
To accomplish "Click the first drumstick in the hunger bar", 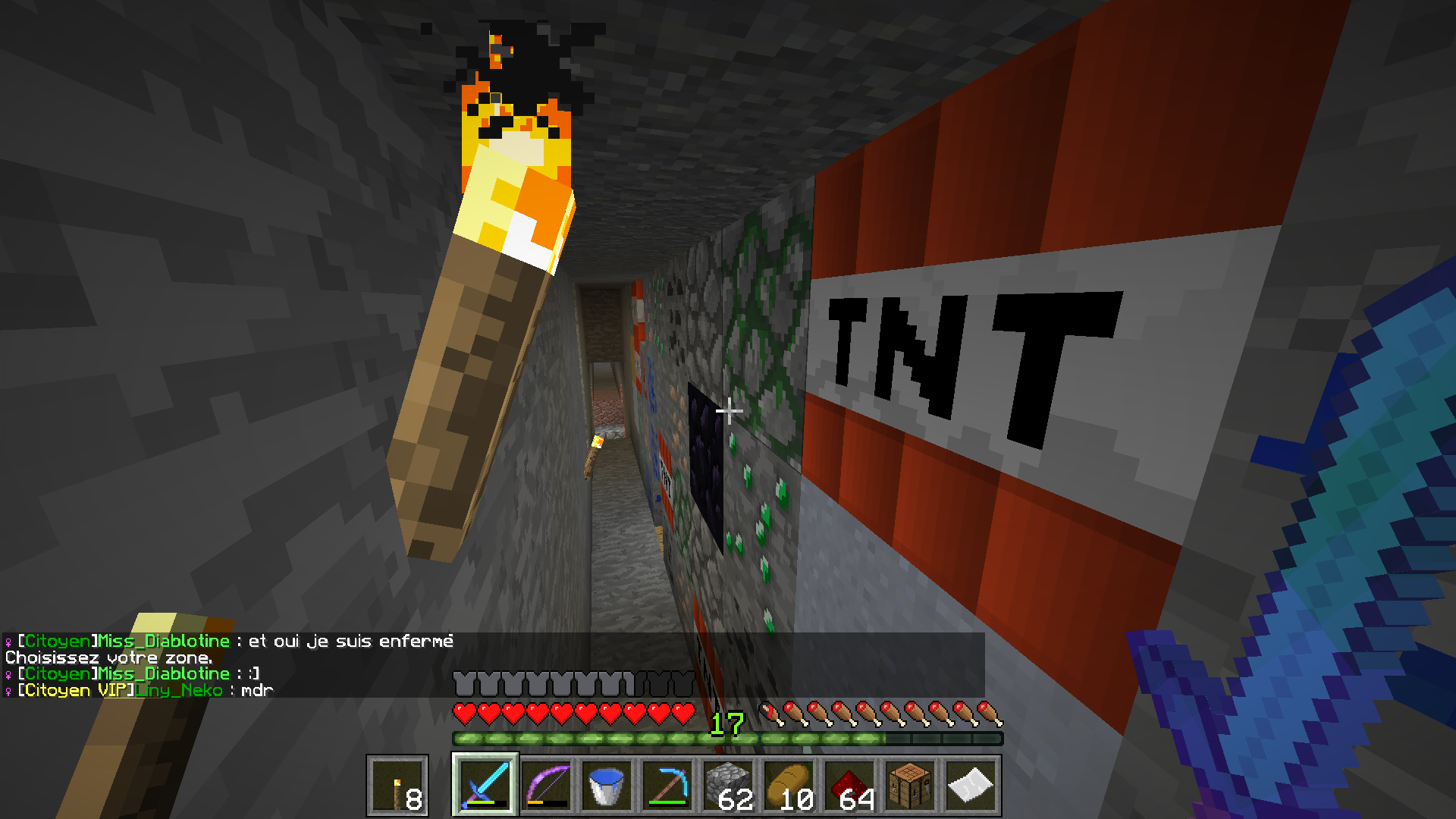I will pyautogui.click(x=774, y=714).
